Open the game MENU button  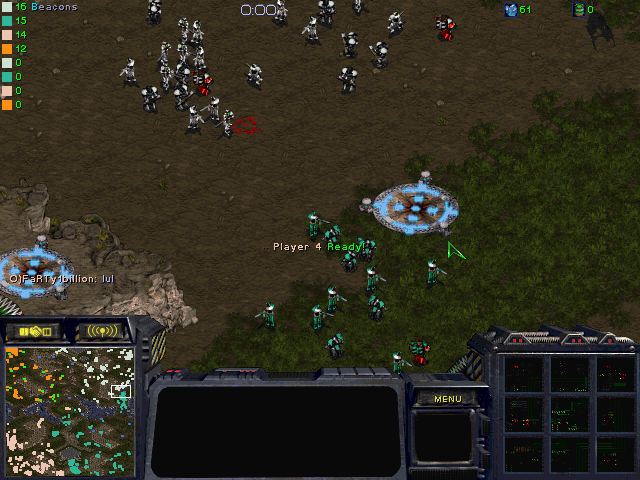click(x=447, y=399)
